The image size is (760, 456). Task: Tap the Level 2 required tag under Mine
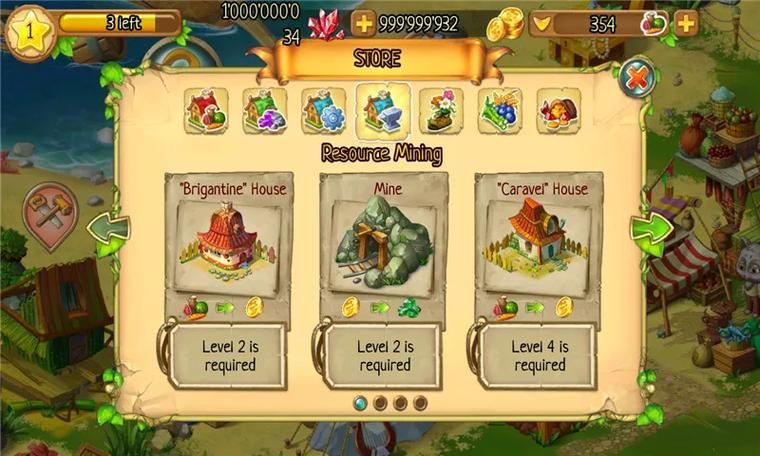pos(384,355)
